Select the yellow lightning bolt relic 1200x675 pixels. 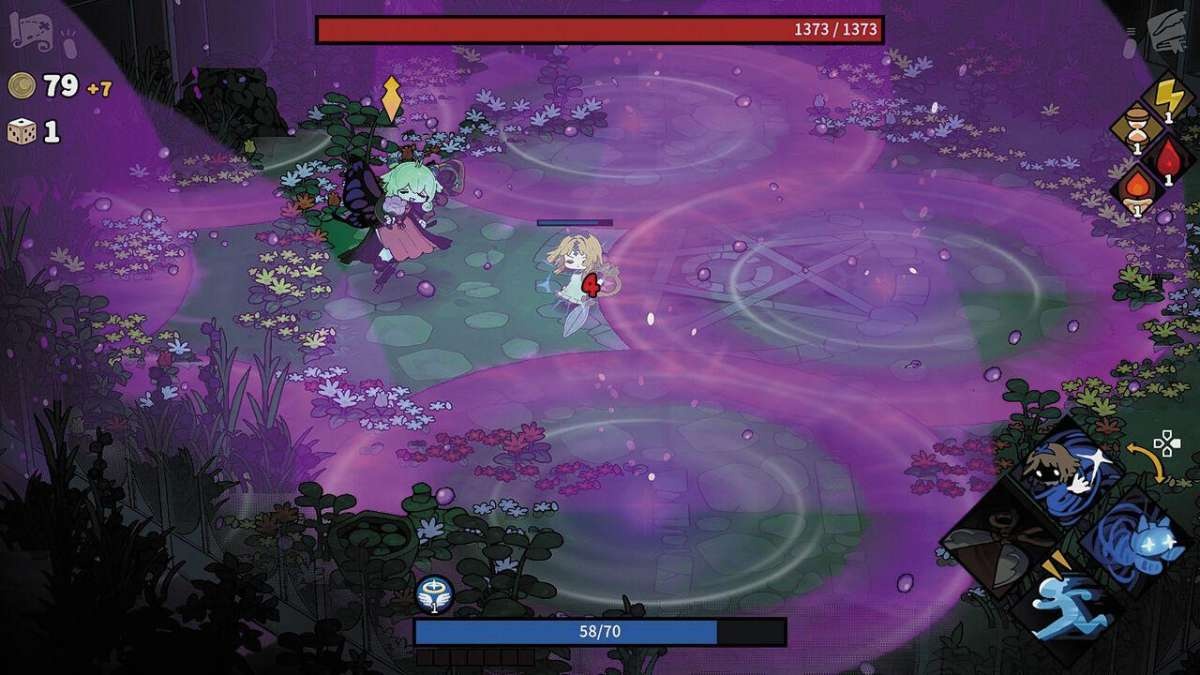click(1166, 98)
